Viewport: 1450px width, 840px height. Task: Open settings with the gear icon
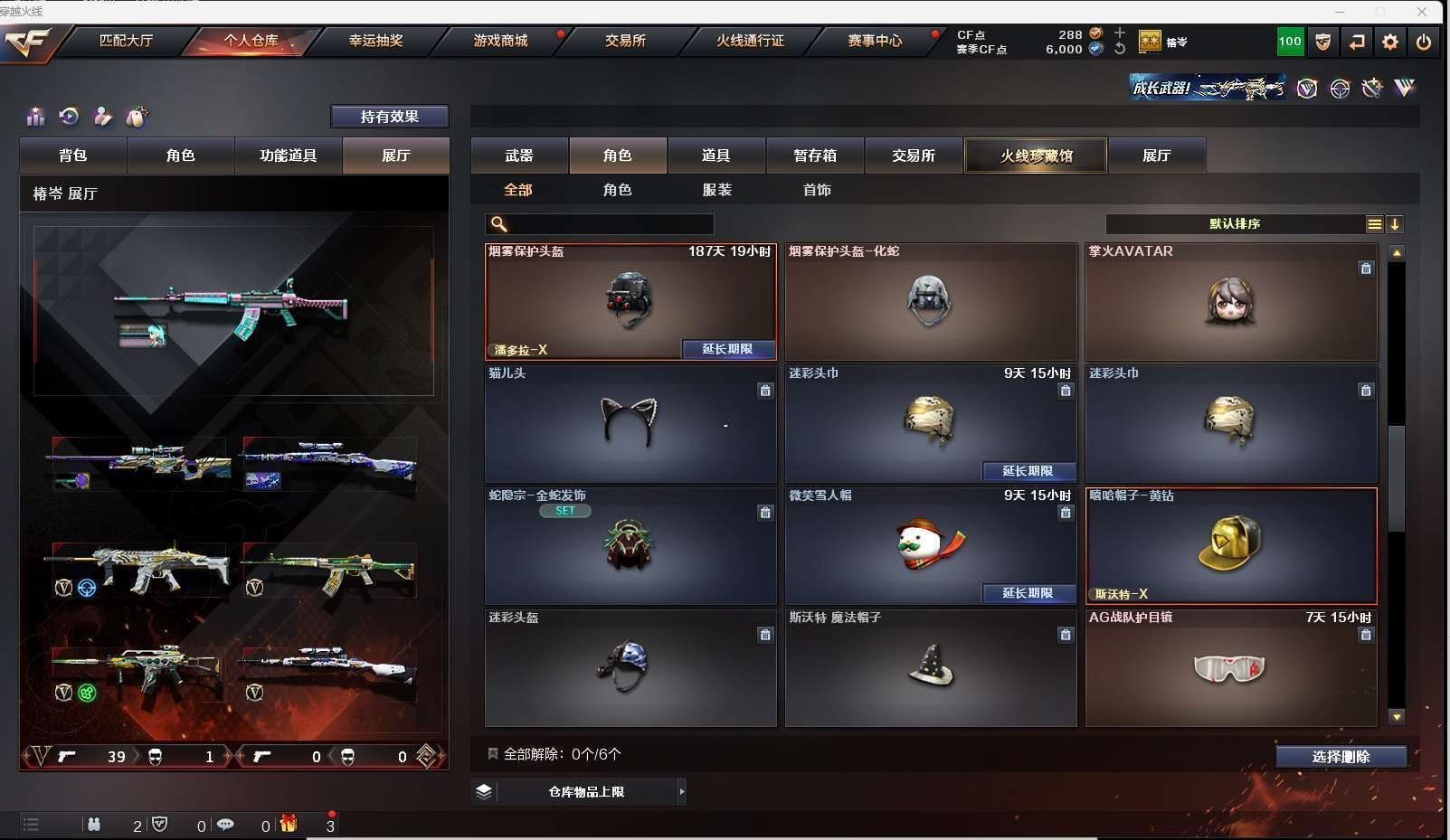tap(1390, 42)
